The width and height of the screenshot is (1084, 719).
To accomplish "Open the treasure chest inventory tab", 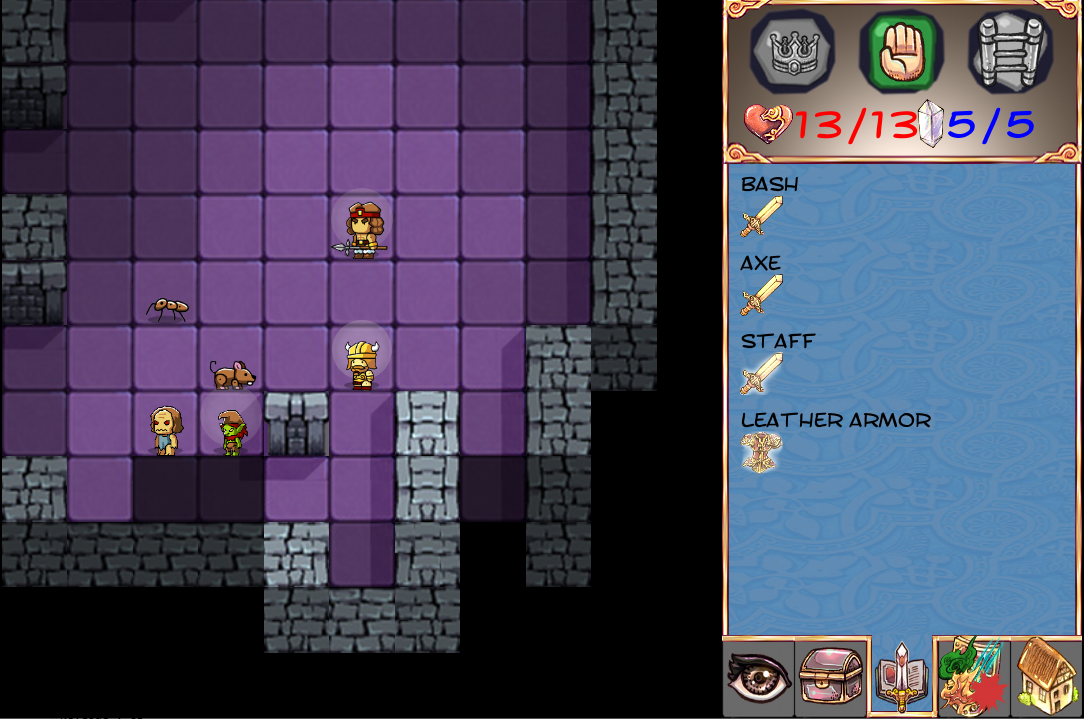I will pyautogui.click(x=830, y=679).
